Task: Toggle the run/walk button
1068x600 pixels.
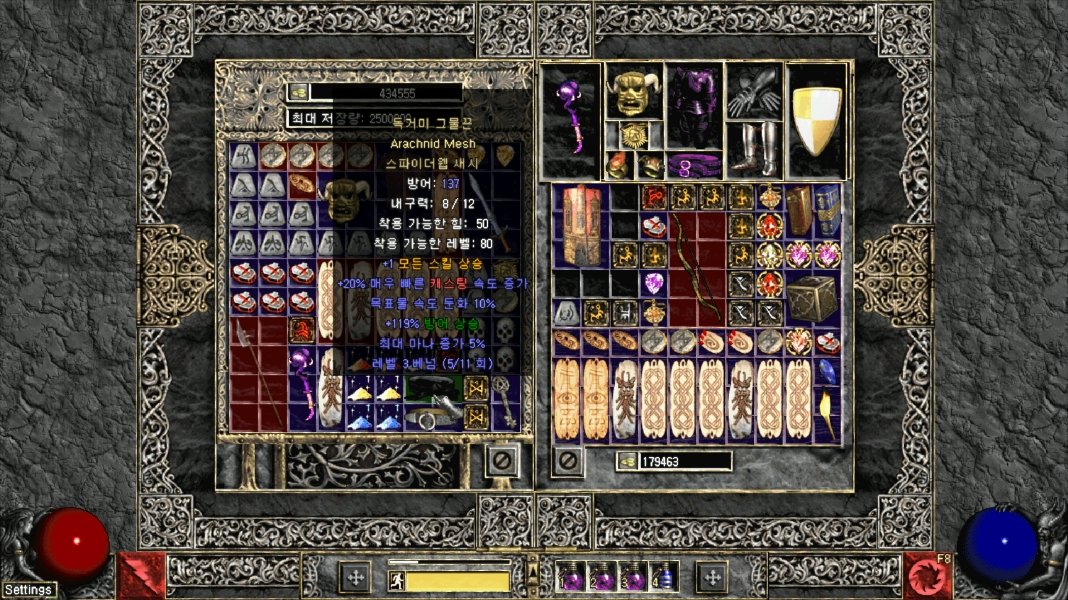Action: [x=396, y=579]
